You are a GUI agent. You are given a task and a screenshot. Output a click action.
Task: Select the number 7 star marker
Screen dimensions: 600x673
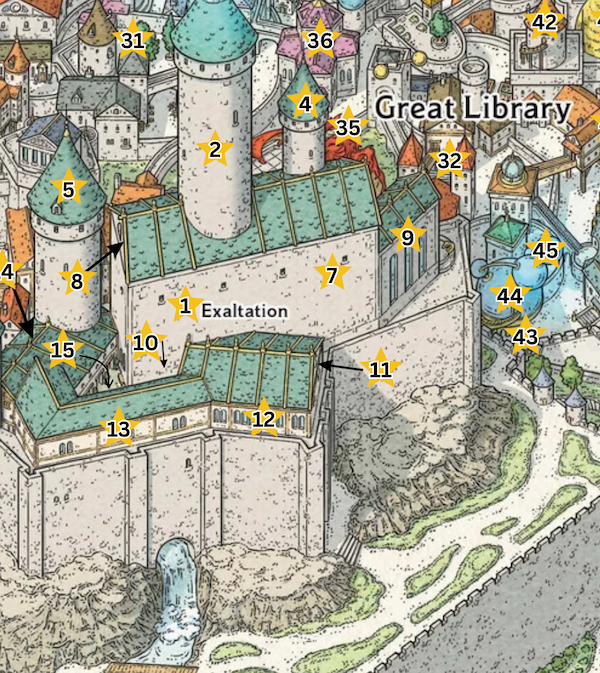point(332,272)
